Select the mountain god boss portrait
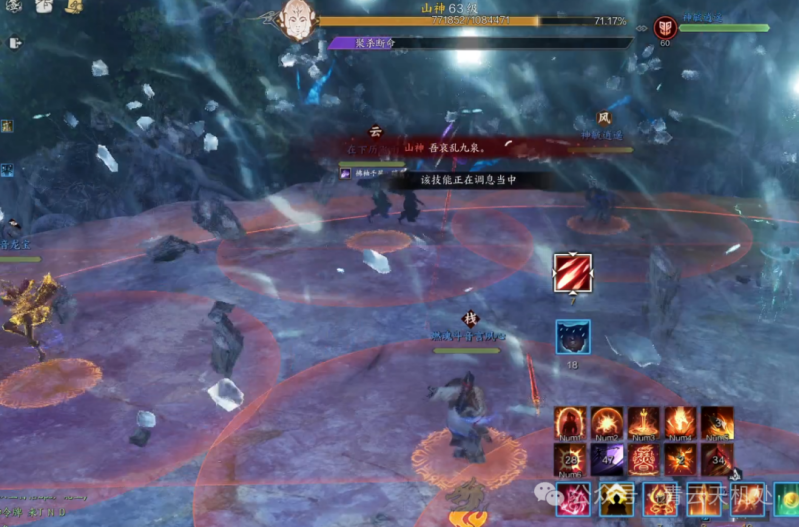The image size is (799, 527). coord(296,20)
